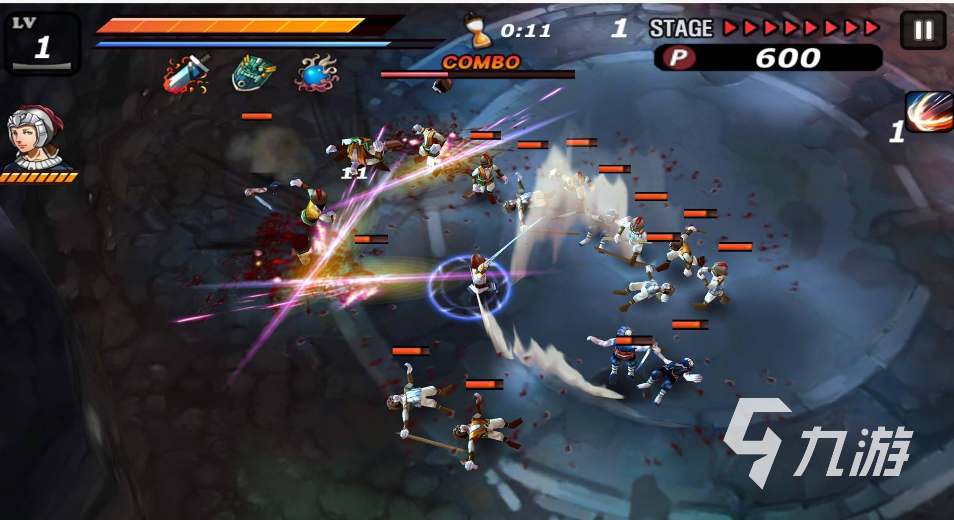Select the flaming sword buff icon
This screenshot has width=954, height=520.
[186, 74]
